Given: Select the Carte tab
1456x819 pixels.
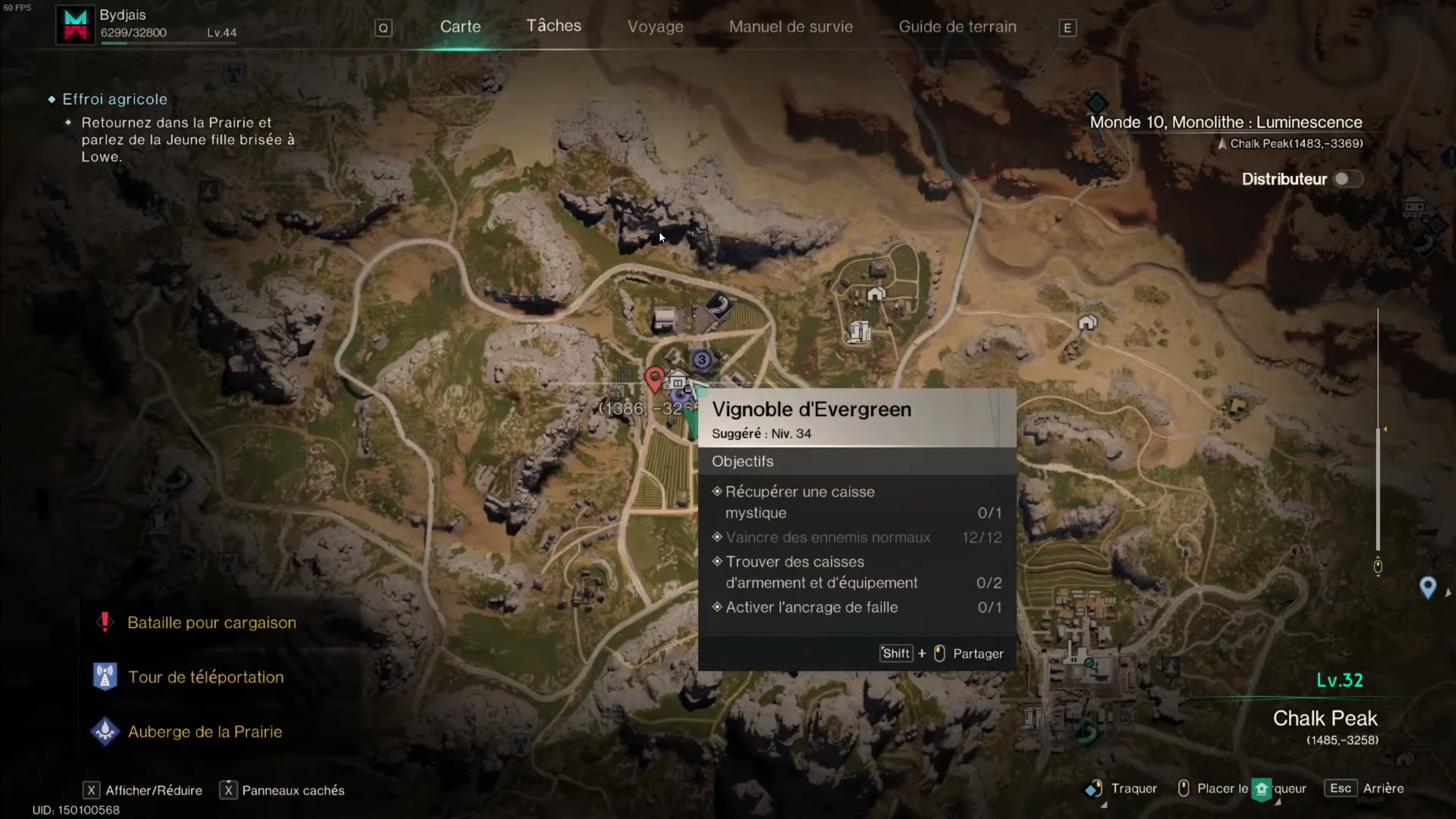Looking at the screenshot, I should 460,27.
